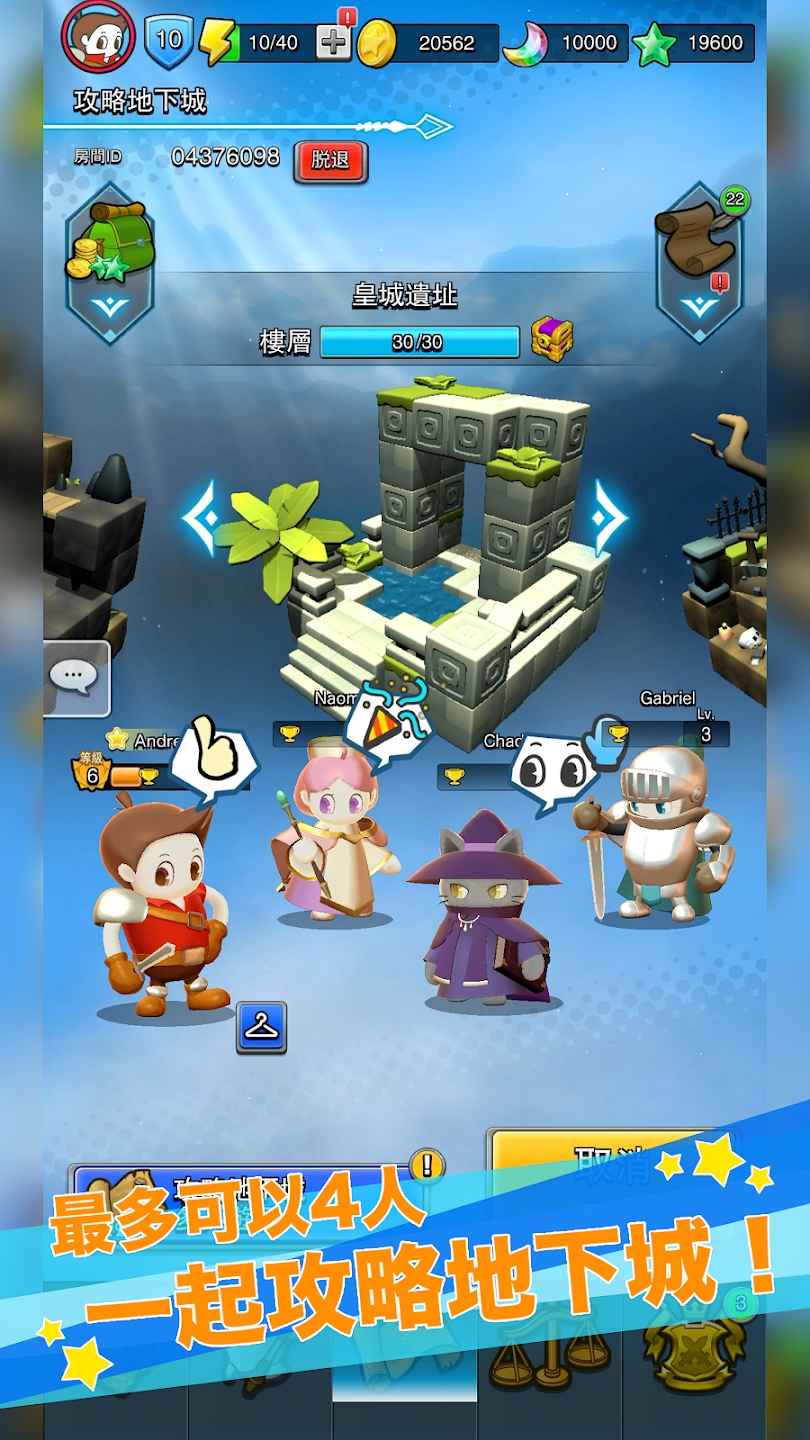The width and height of the screenshot is (810, 1440).
Task: Expand the green treasure bag panel
Action: (109, 262)
